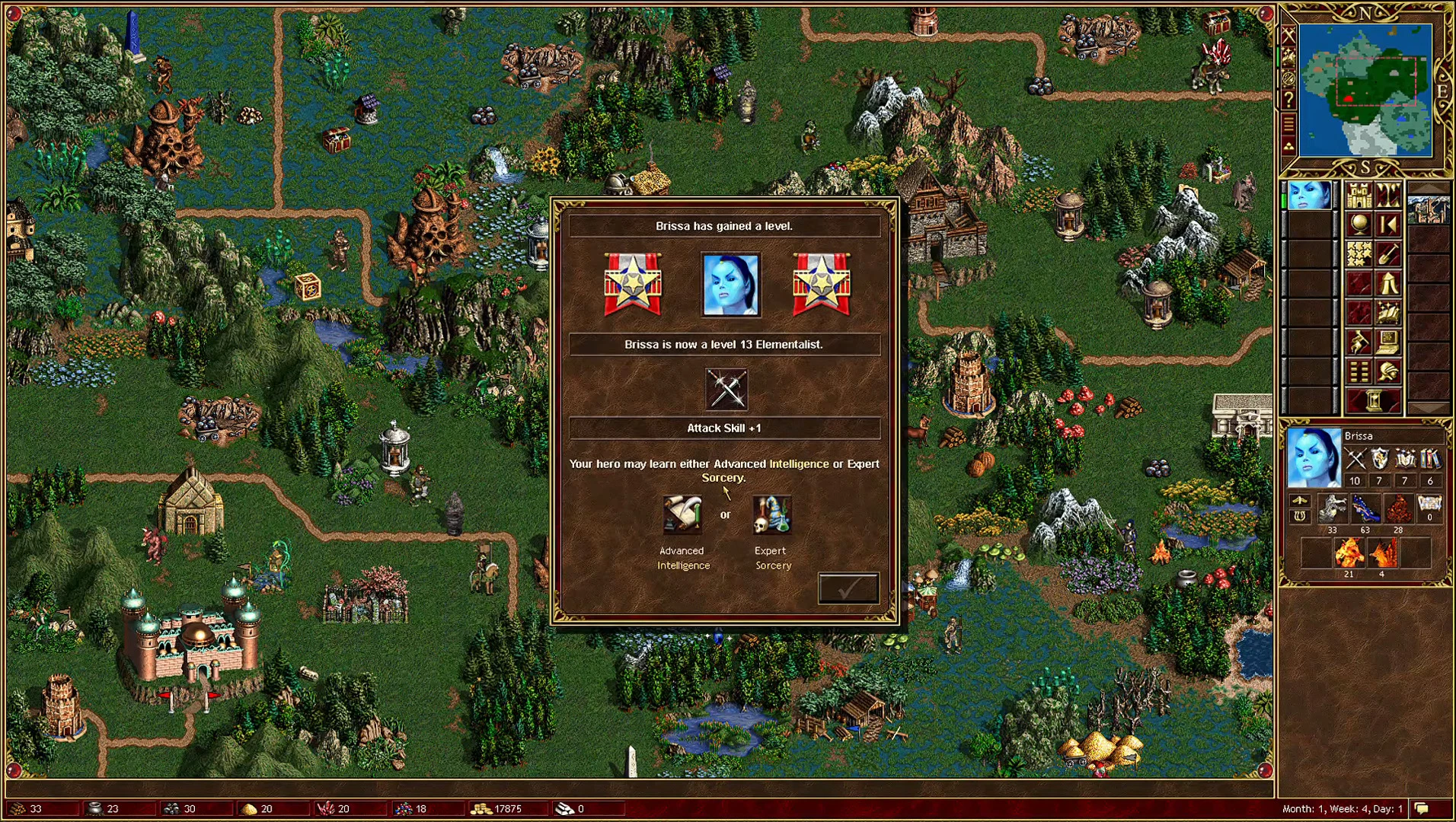
Task: Click the green movement bar beside Brissa's portrait
Action: pyautogui.click(x=1283, y=199)
